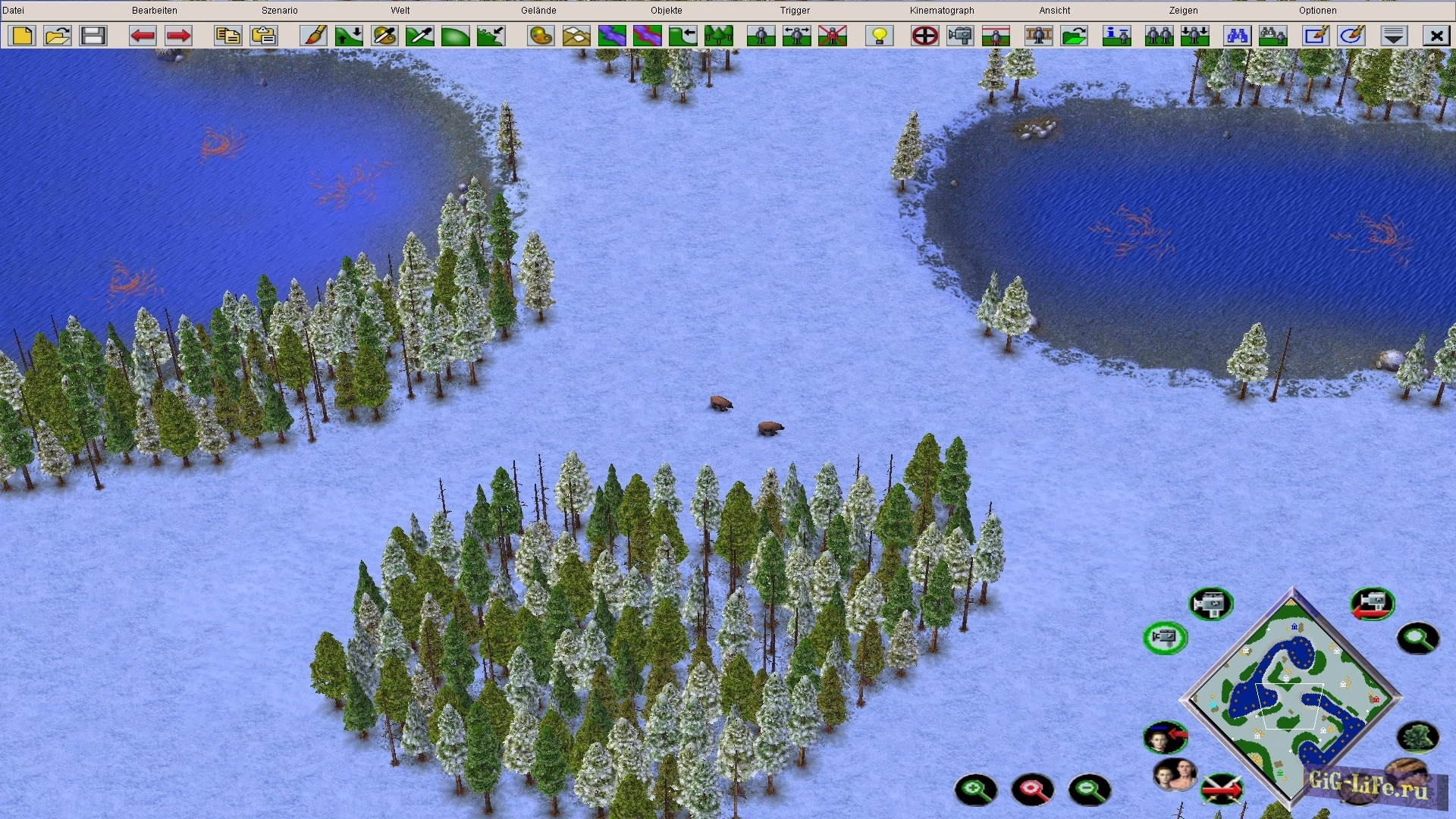The height and width of the screenshot is (819, 1456).
Task: Open the Datei menu
Action: pyautogui.click(x=14, y=11)
